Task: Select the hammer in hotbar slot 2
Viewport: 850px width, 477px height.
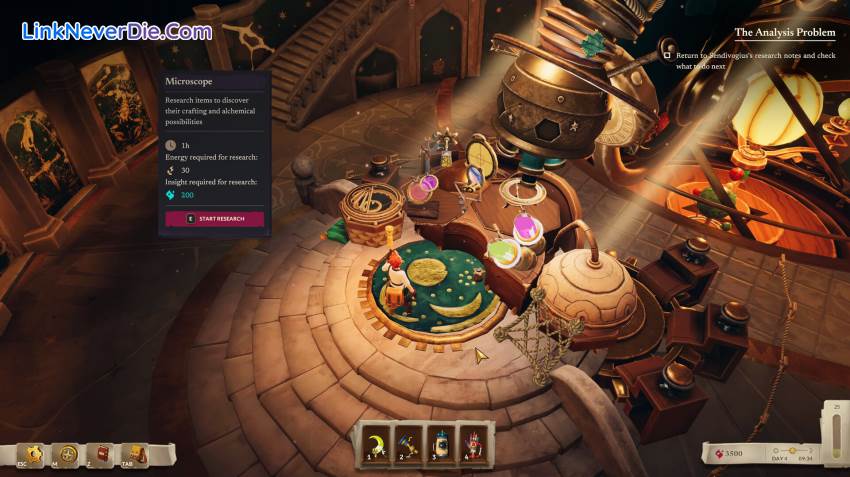Action: [x=408, y=441]
